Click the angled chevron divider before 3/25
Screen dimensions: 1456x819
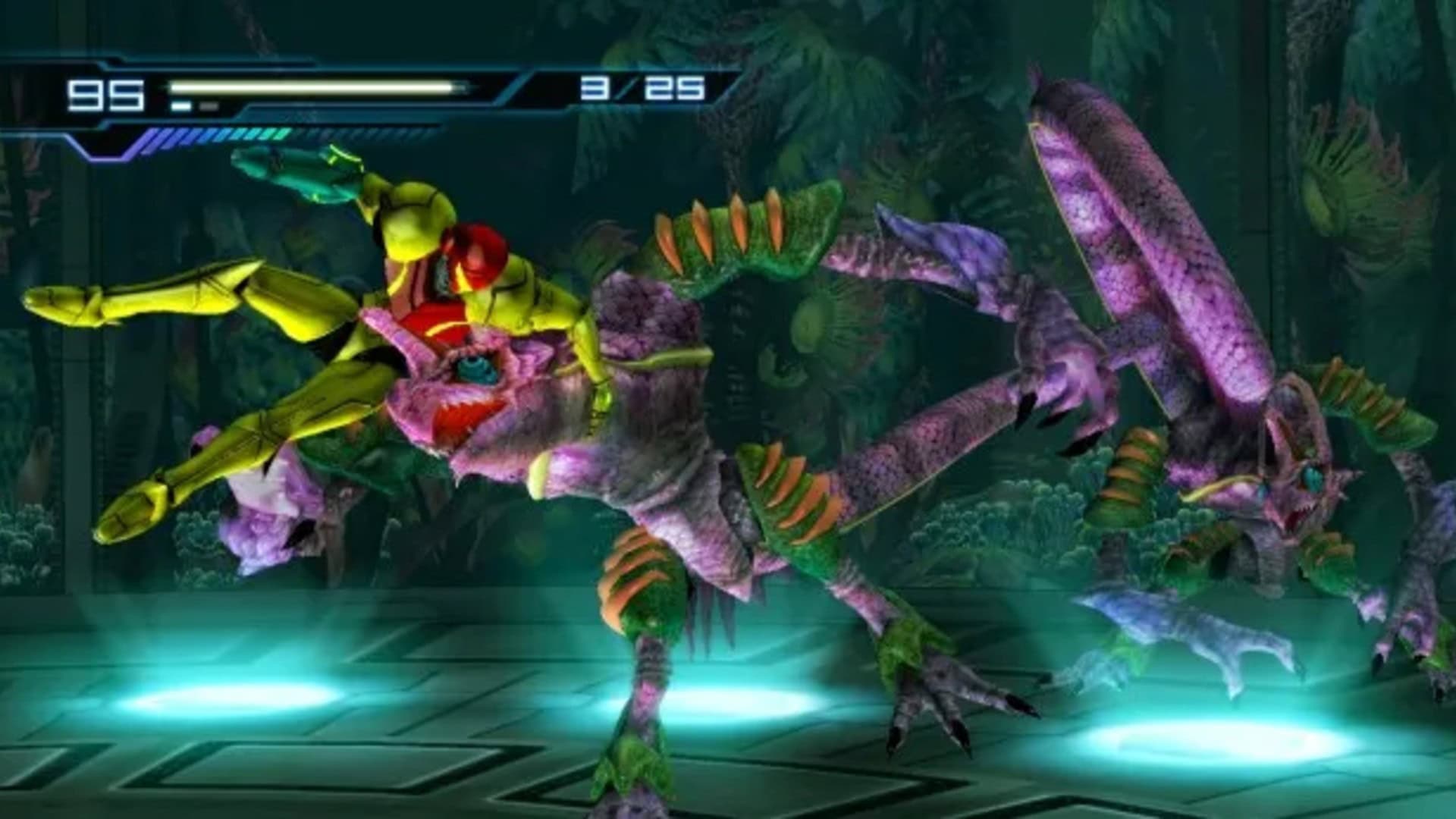516,86
